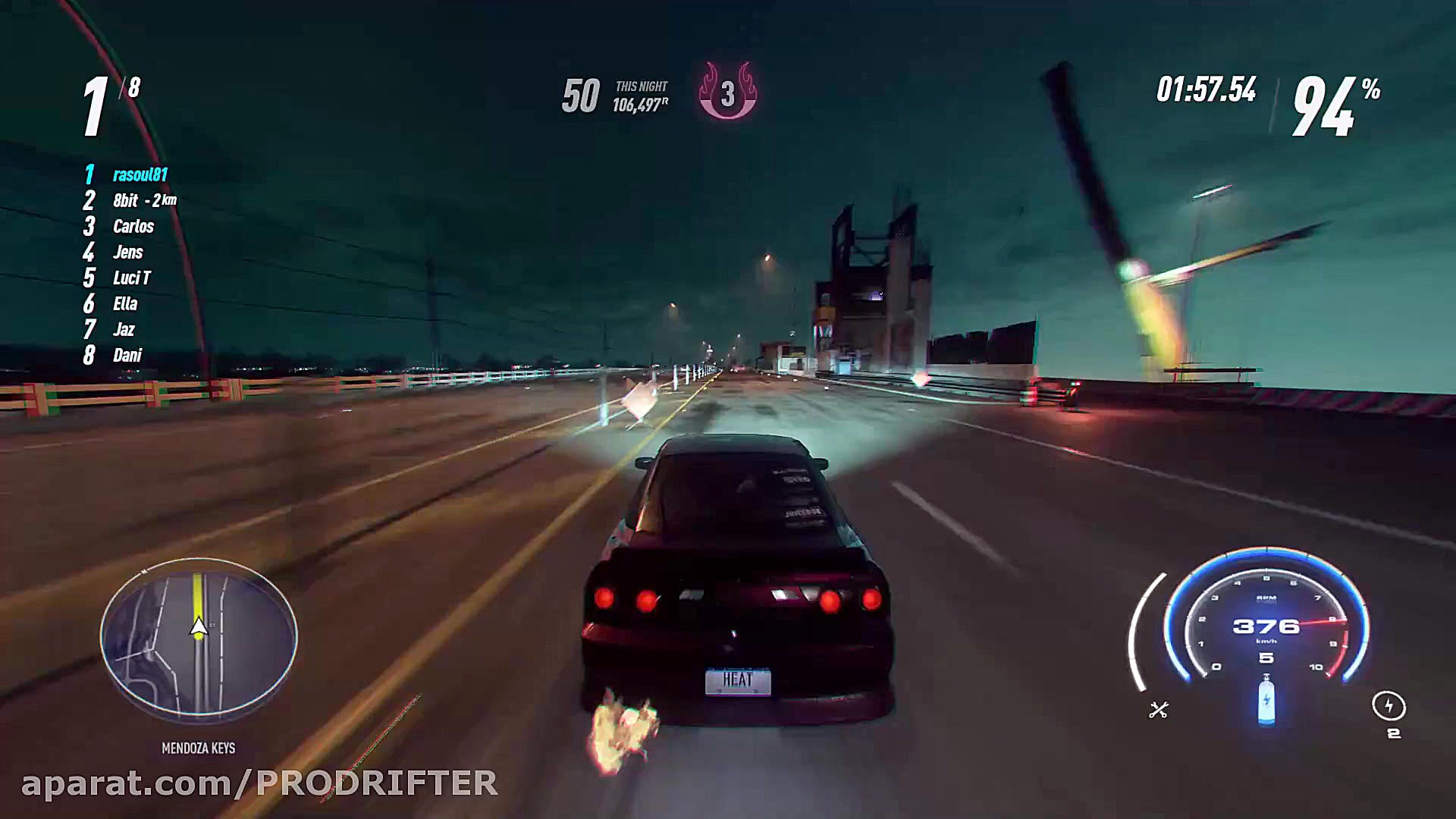Activate the nitrous bottle icon
This screenshot has width=1456, height=819.
(x=1266, y=701)
